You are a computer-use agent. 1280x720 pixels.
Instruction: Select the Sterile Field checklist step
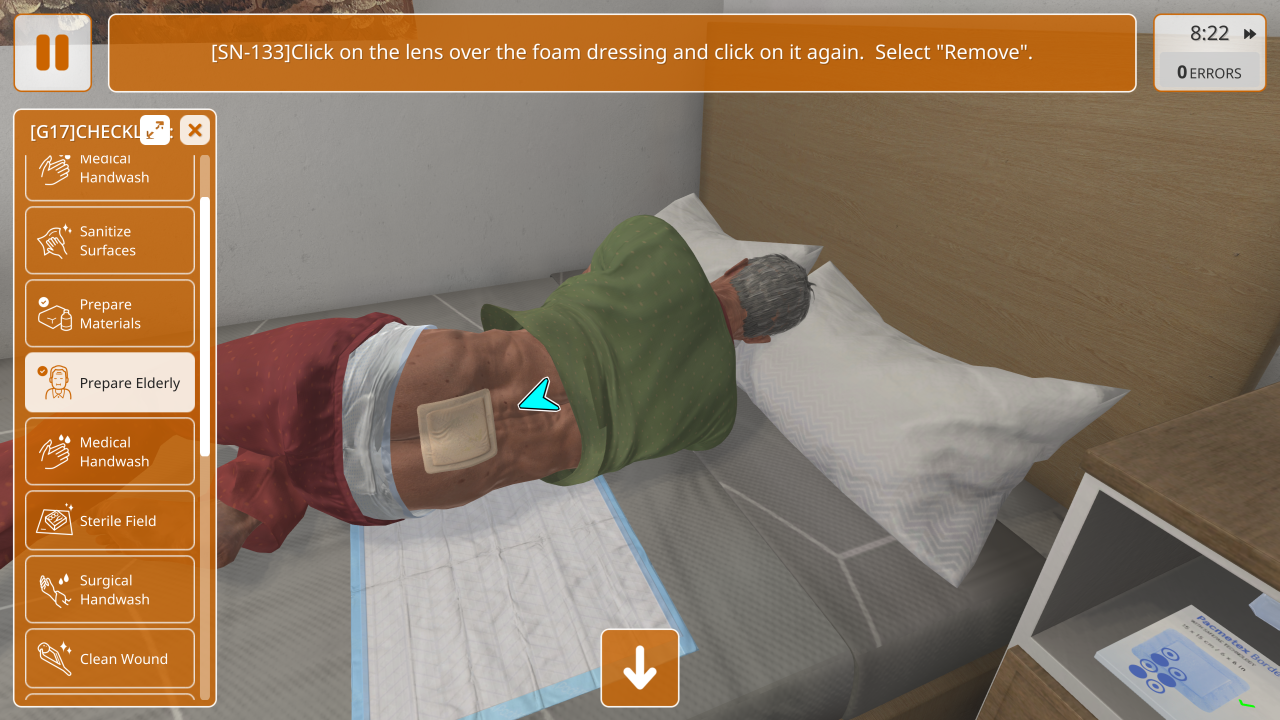[x=110, y=520]
